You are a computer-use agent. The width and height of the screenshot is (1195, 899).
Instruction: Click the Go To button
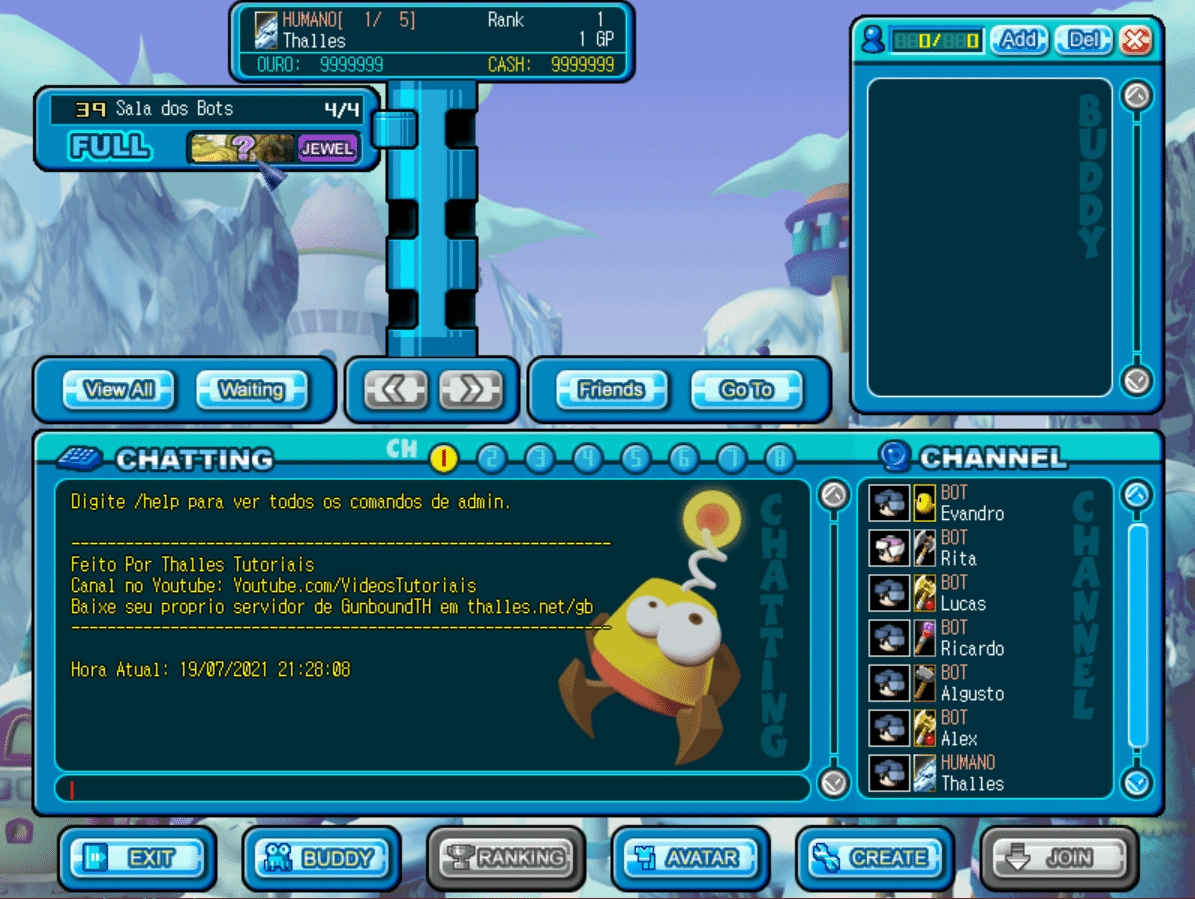click(x=746, y=390)
